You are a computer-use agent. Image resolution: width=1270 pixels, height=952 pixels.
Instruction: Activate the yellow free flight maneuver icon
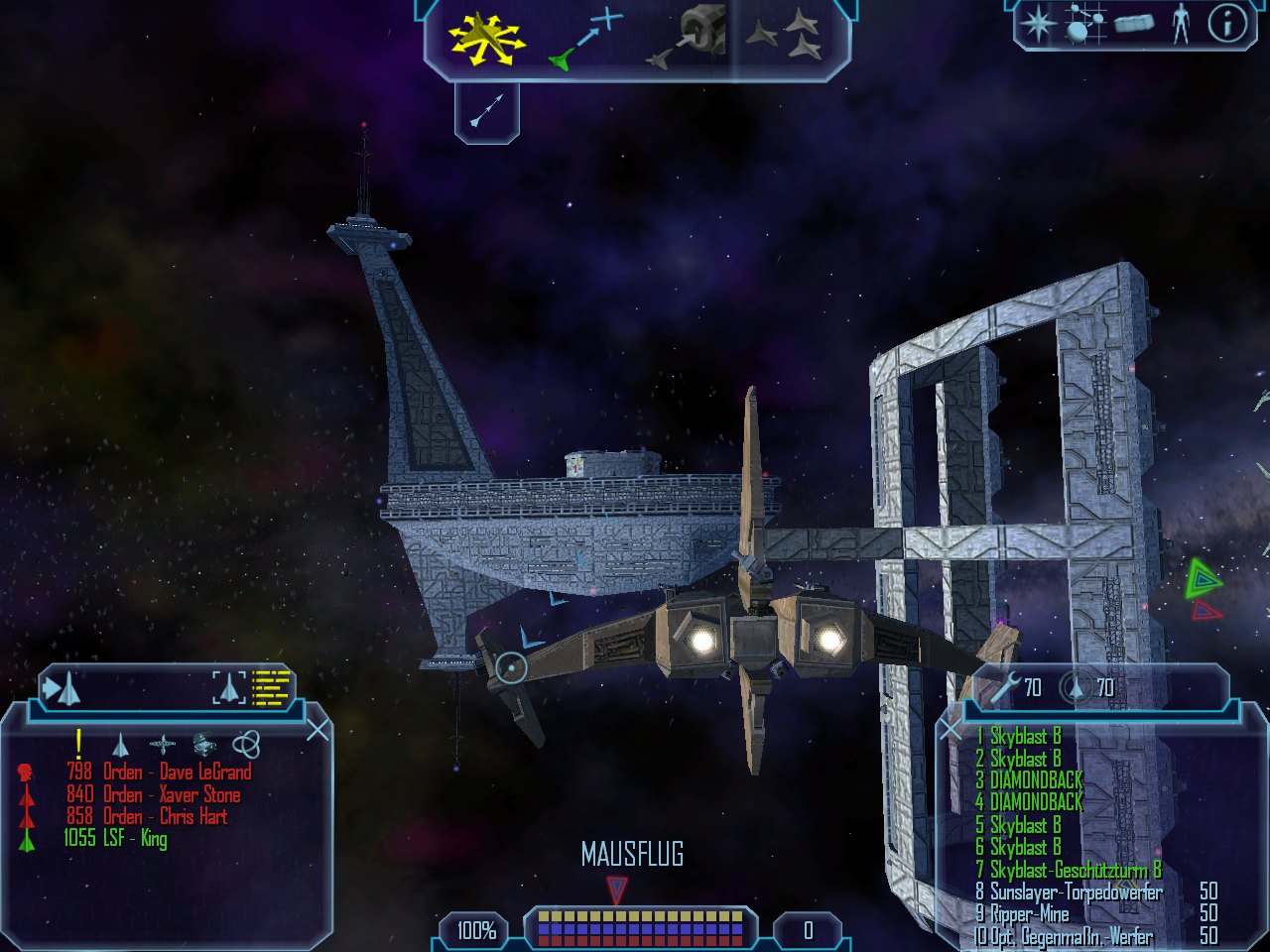[485, 39]
